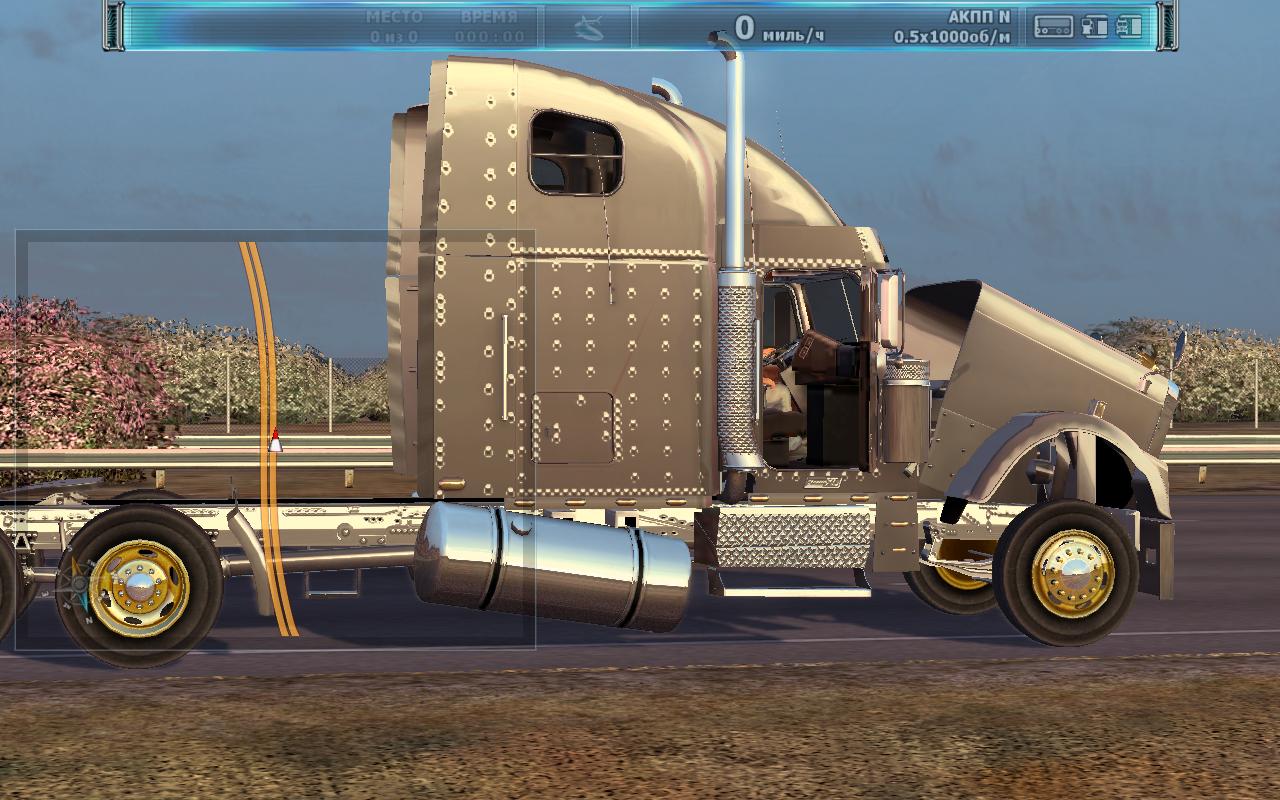Select the truck status icon in the top bar
This screenshot has height=800, width=1280.
click(1129, 27)
